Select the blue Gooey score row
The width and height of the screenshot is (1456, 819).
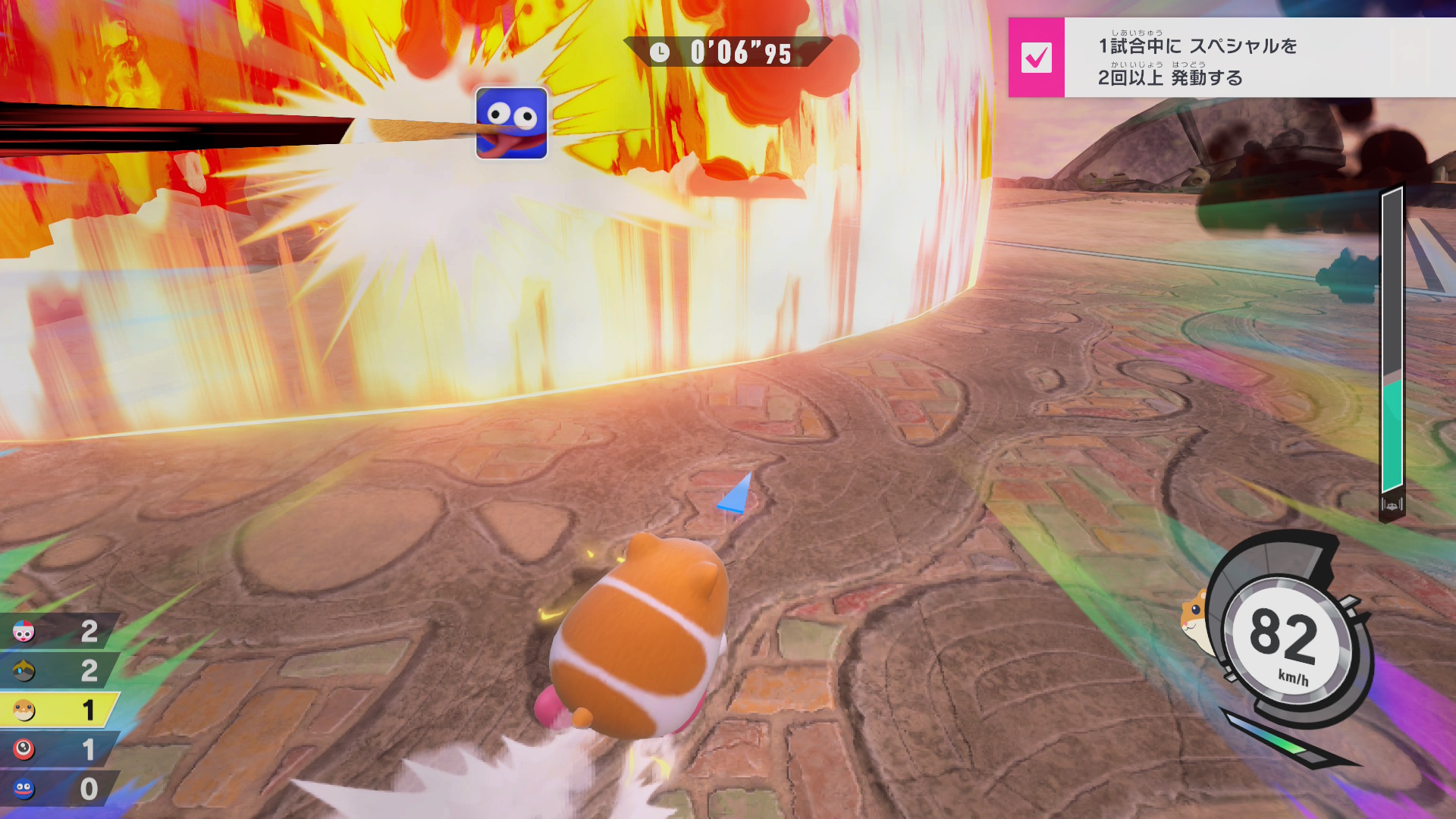(x=59, y=789)
